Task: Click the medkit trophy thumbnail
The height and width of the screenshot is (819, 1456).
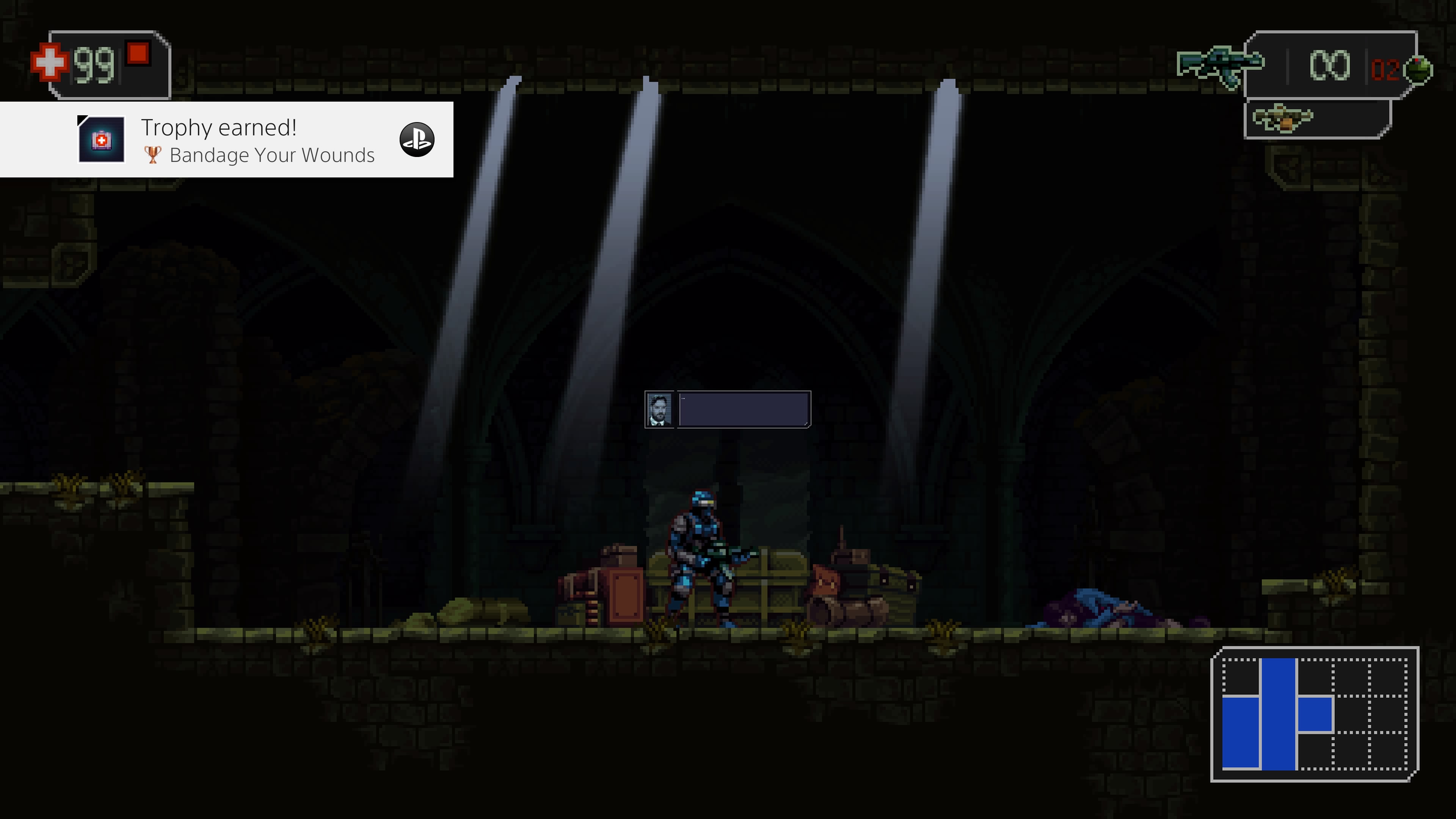Action: click(x=101, y=140)
